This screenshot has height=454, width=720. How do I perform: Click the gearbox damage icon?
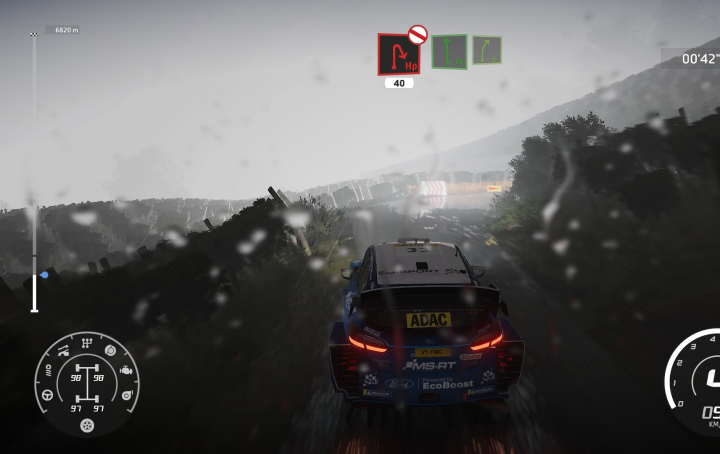click(87, 343)
